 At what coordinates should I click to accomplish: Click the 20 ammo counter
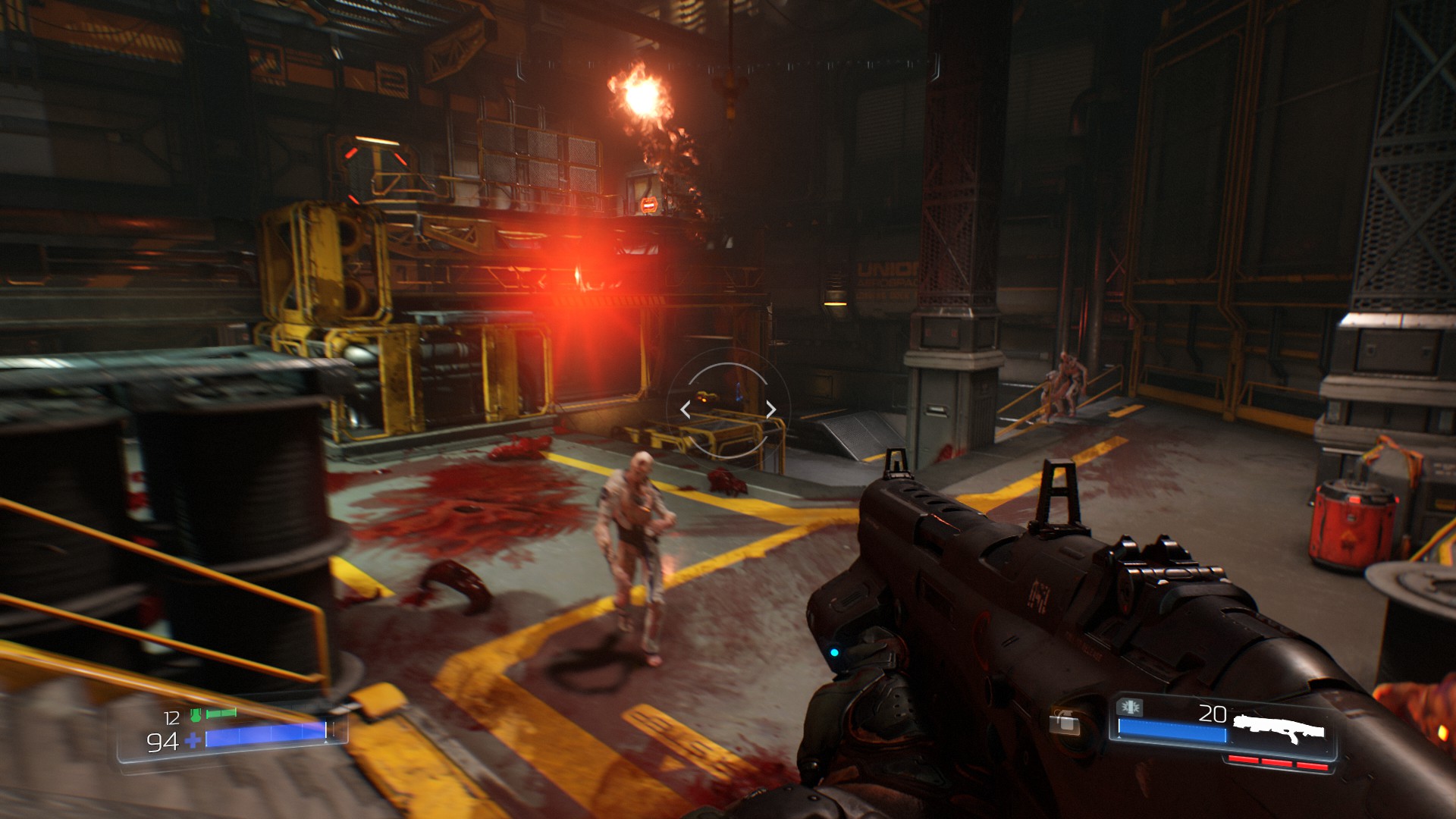(x=1213, y=713)
